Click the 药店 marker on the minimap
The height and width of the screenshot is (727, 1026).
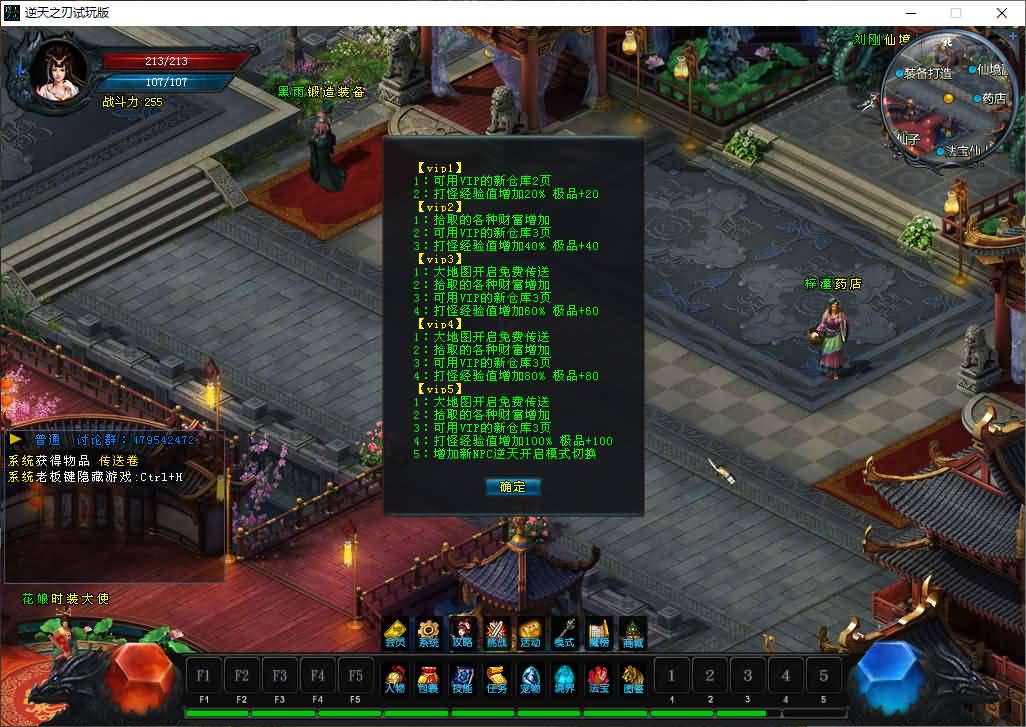991,99
